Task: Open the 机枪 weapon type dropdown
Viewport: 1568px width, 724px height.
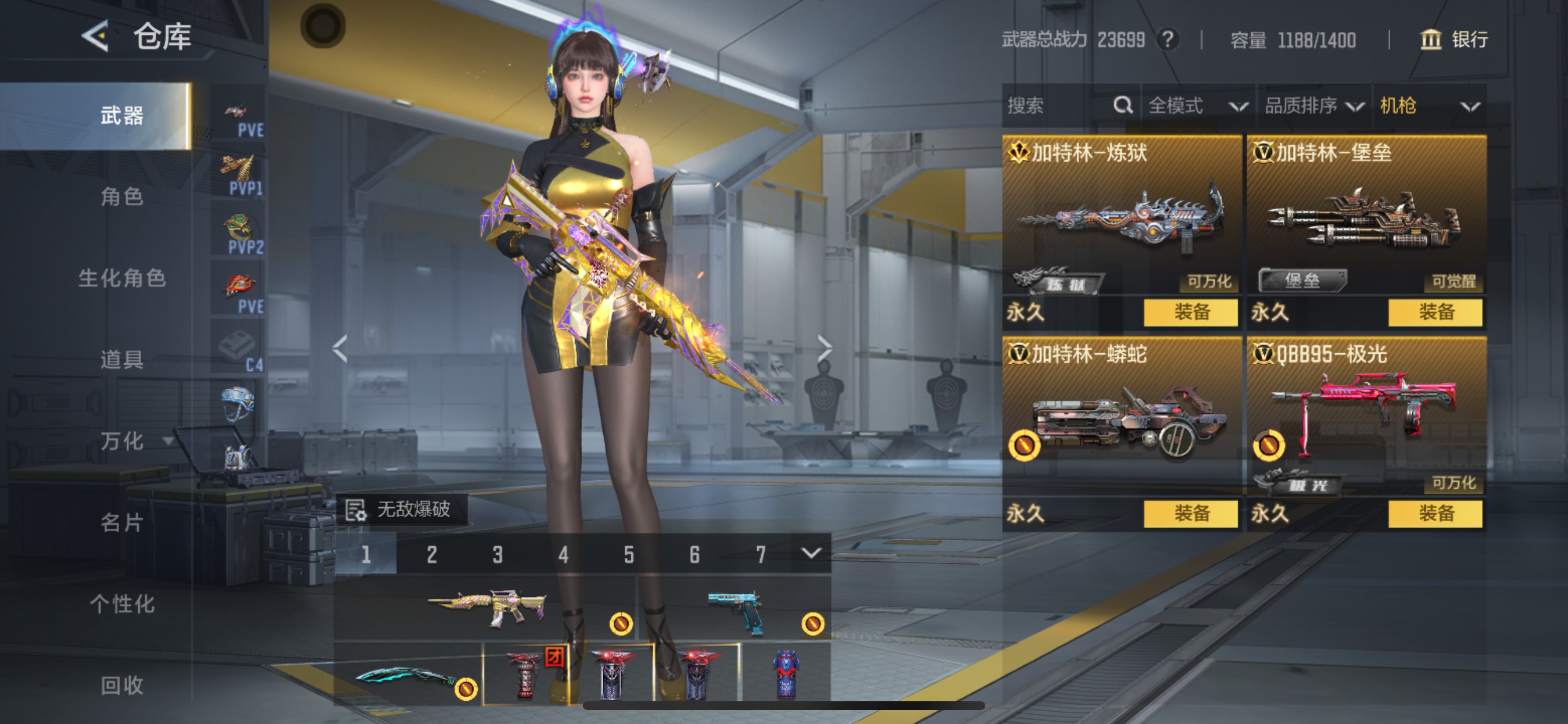Action: point(1429,106)
